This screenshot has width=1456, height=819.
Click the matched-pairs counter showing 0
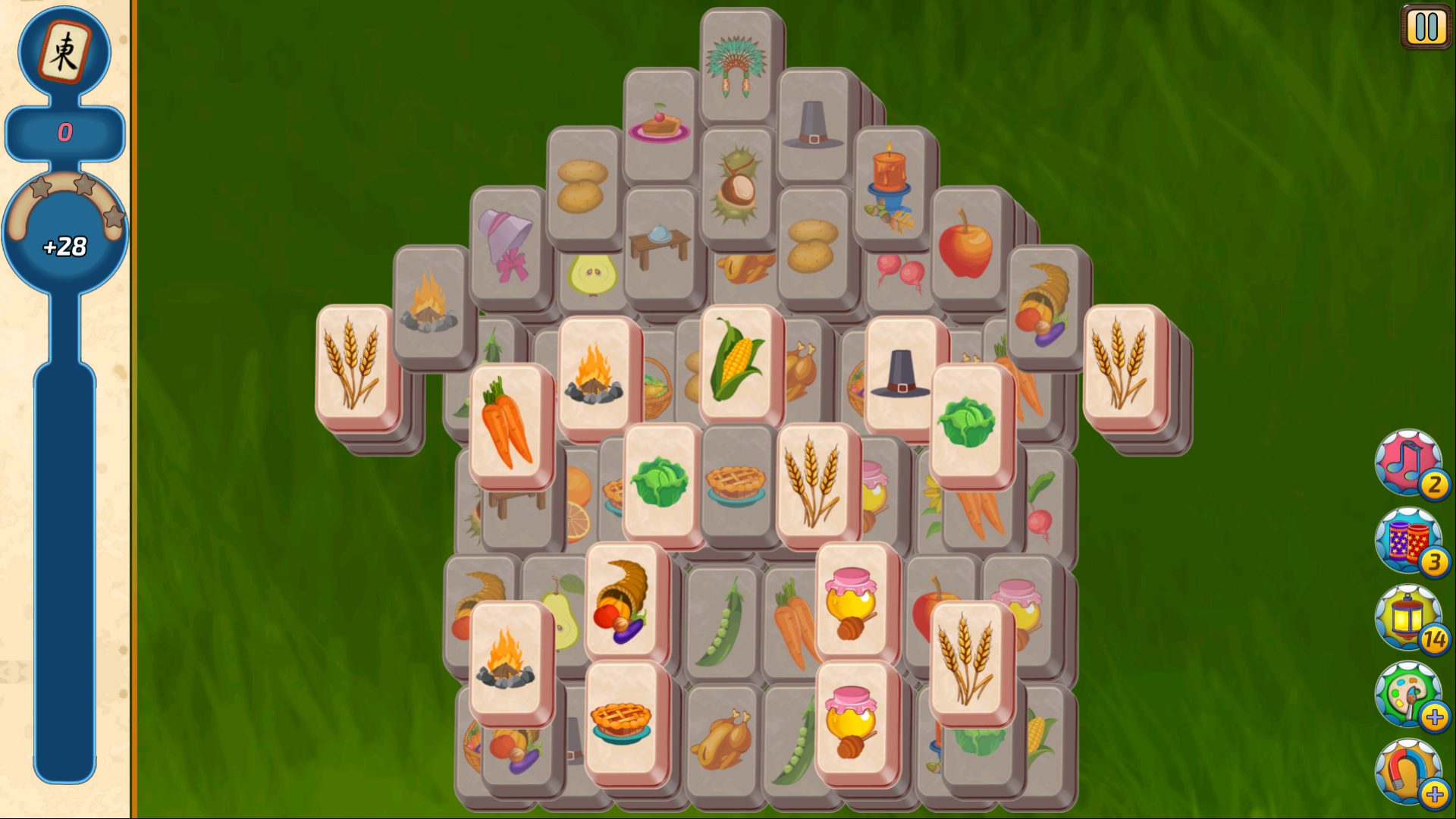click(65, 133)
